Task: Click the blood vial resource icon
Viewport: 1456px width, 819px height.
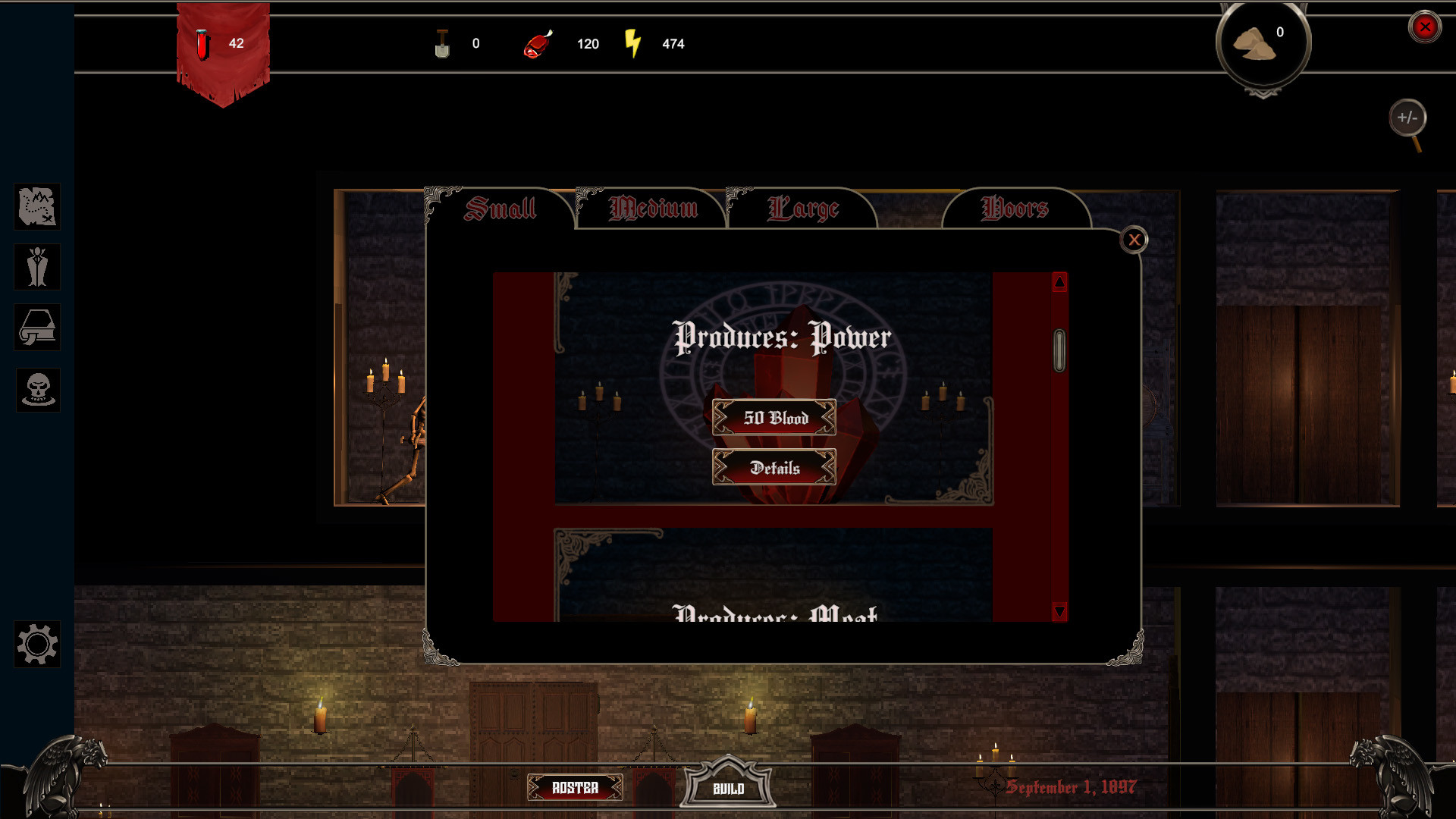Action: click(x=202, y=42)
